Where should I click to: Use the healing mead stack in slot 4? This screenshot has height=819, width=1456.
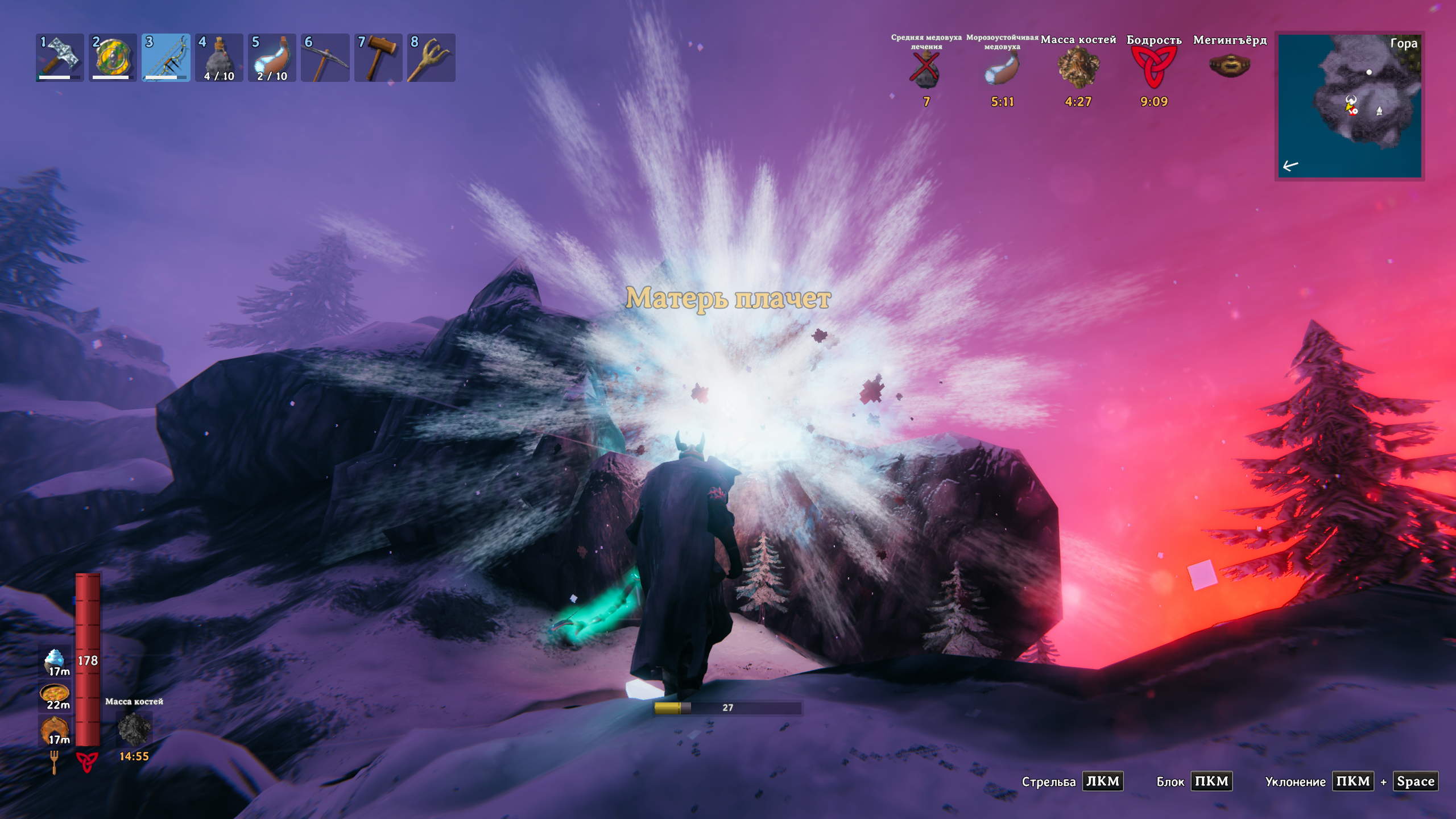tap(219, 57)
